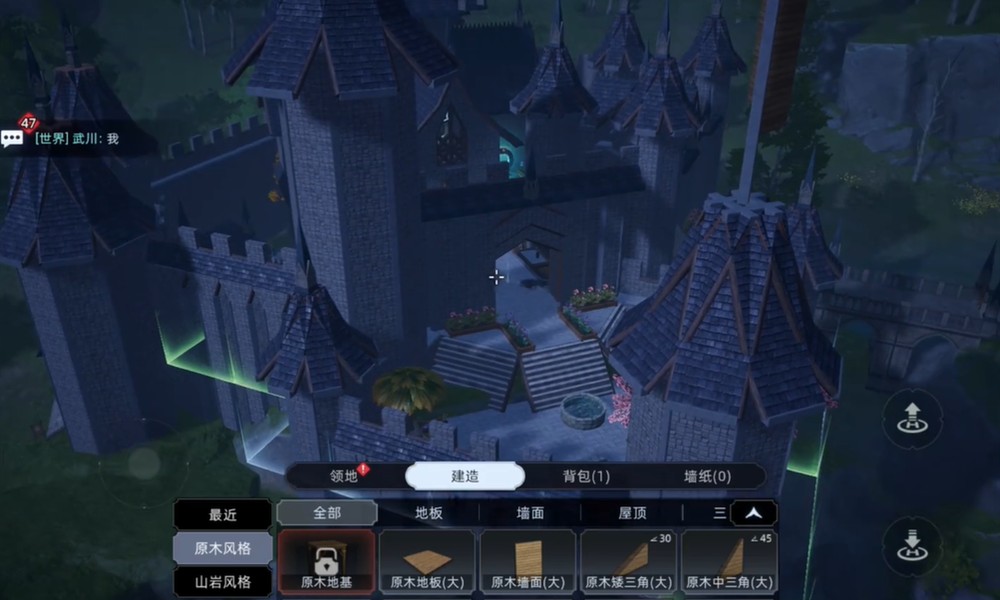
Task: Collapse the build panel with the up-arrow button
Action: (x=754, y=513)
